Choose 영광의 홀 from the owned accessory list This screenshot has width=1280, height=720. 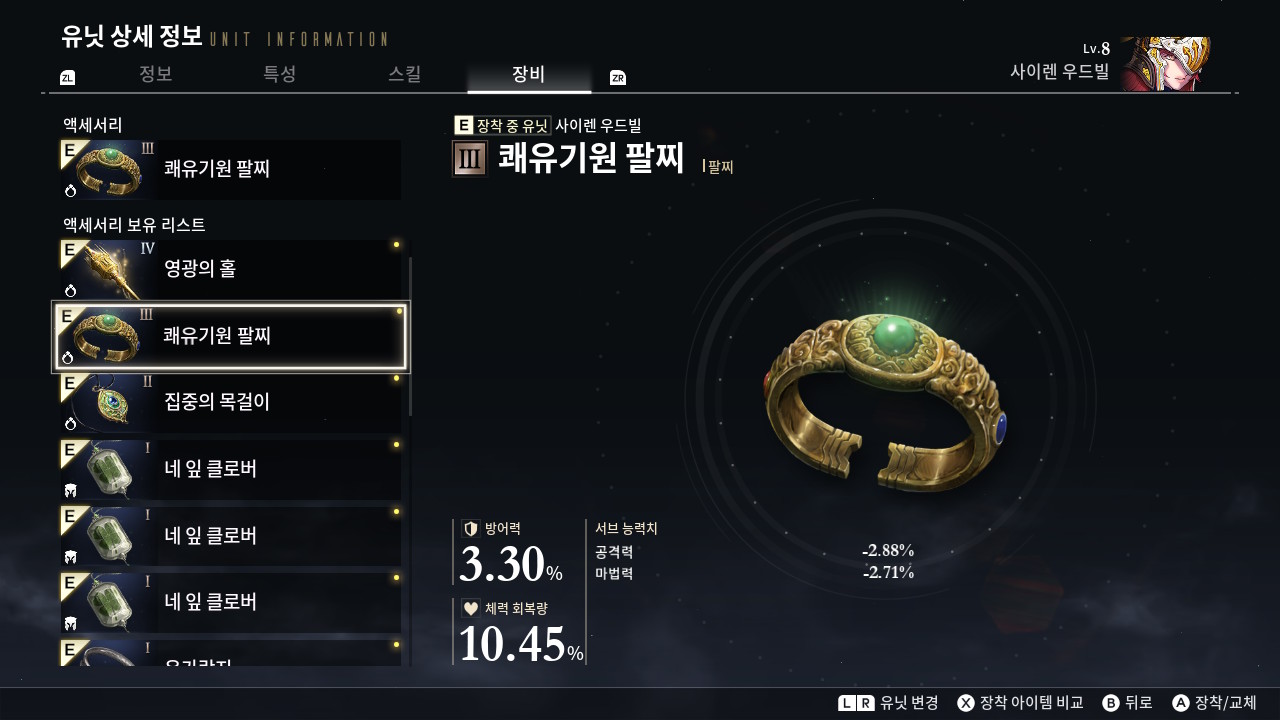point(231,269)
